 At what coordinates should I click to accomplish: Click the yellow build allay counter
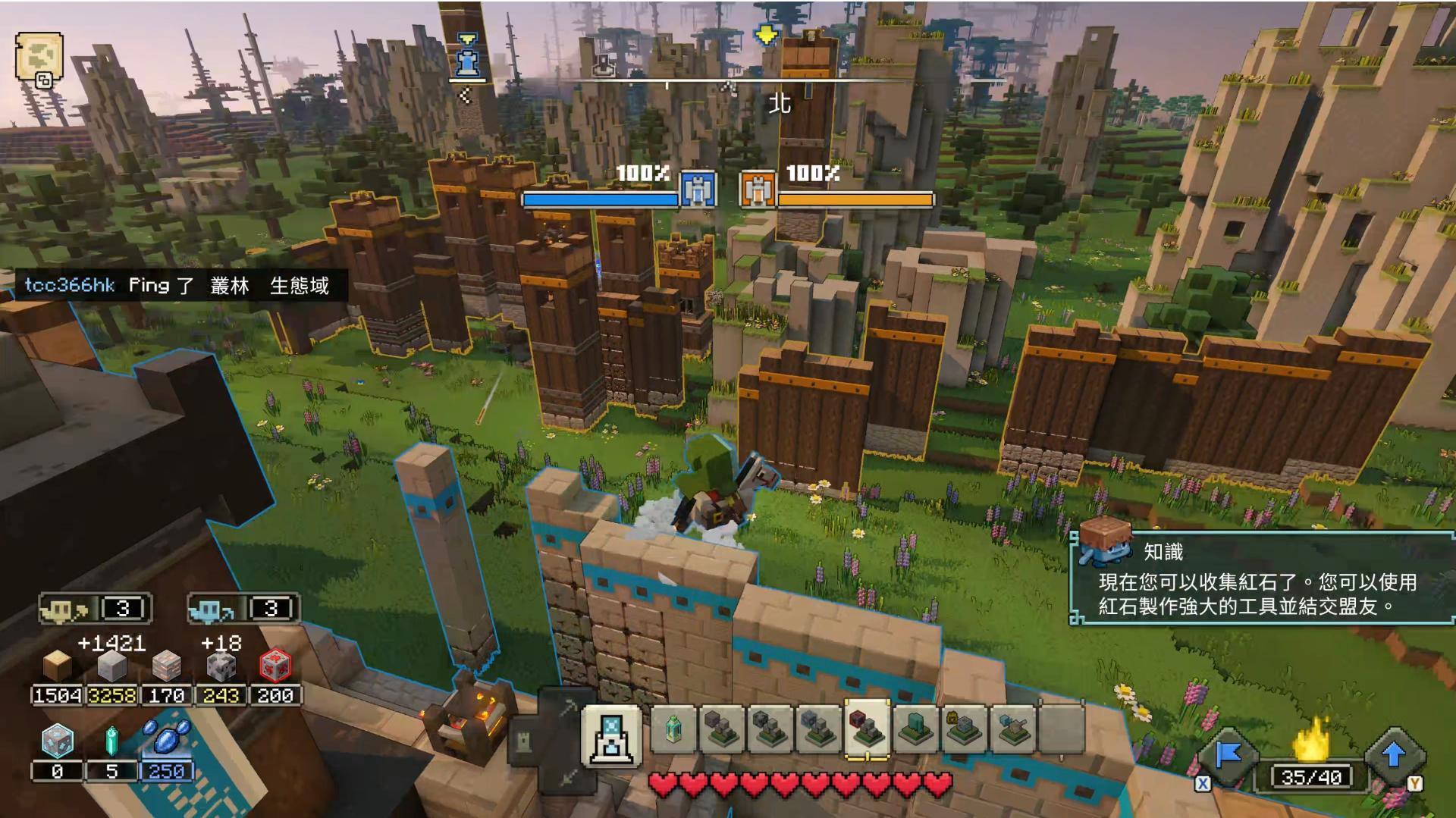(x=95, y=608)
